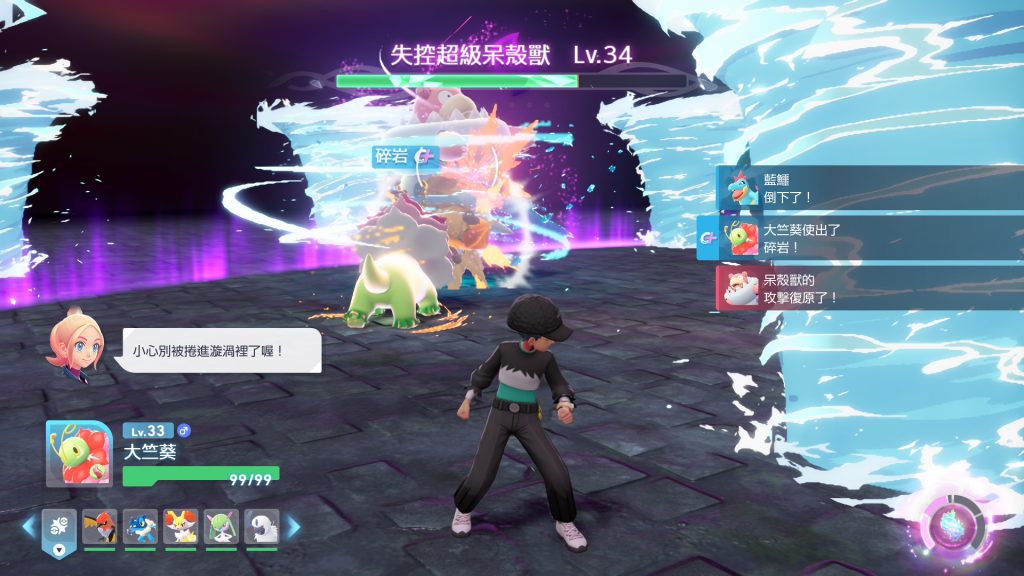Screen dimensions: 1024x576
Task: Click the party bar left arrow
Action: (x=29, y=526)
